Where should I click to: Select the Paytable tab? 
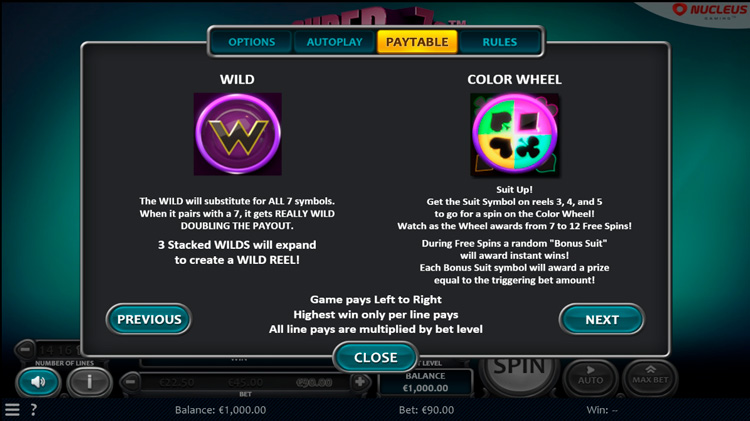(417, 42)
